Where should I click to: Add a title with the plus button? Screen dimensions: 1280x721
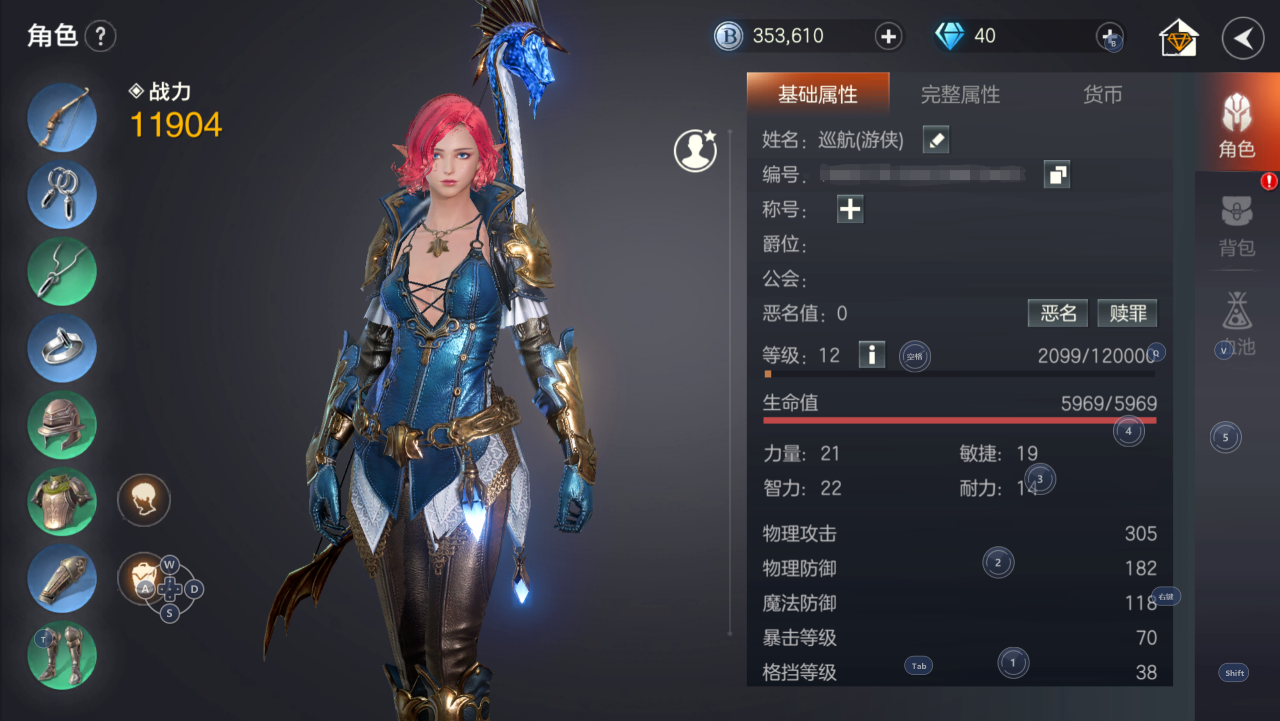pos(850,209)
